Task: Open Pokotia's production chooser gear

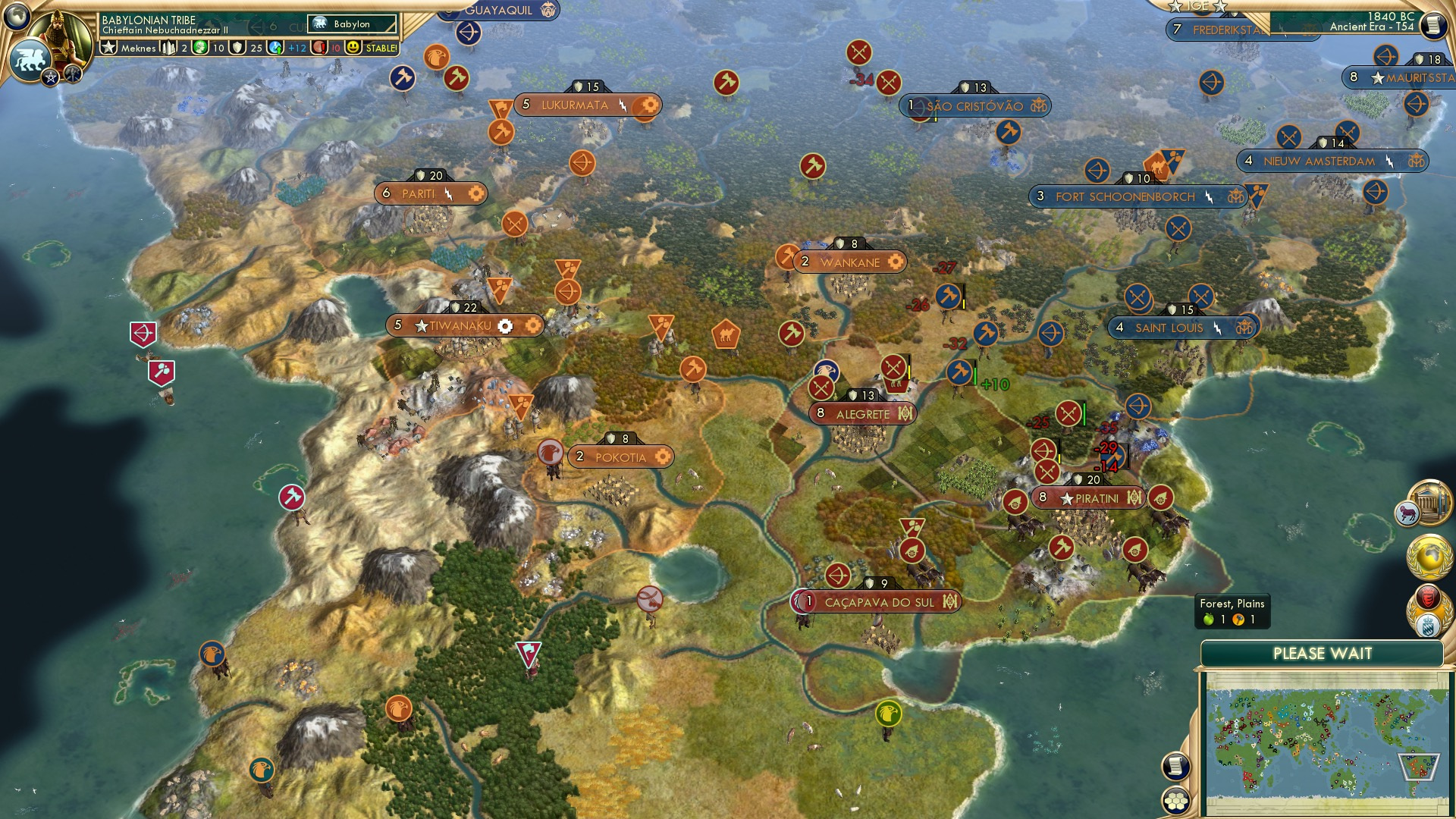Action: point(664,457)
